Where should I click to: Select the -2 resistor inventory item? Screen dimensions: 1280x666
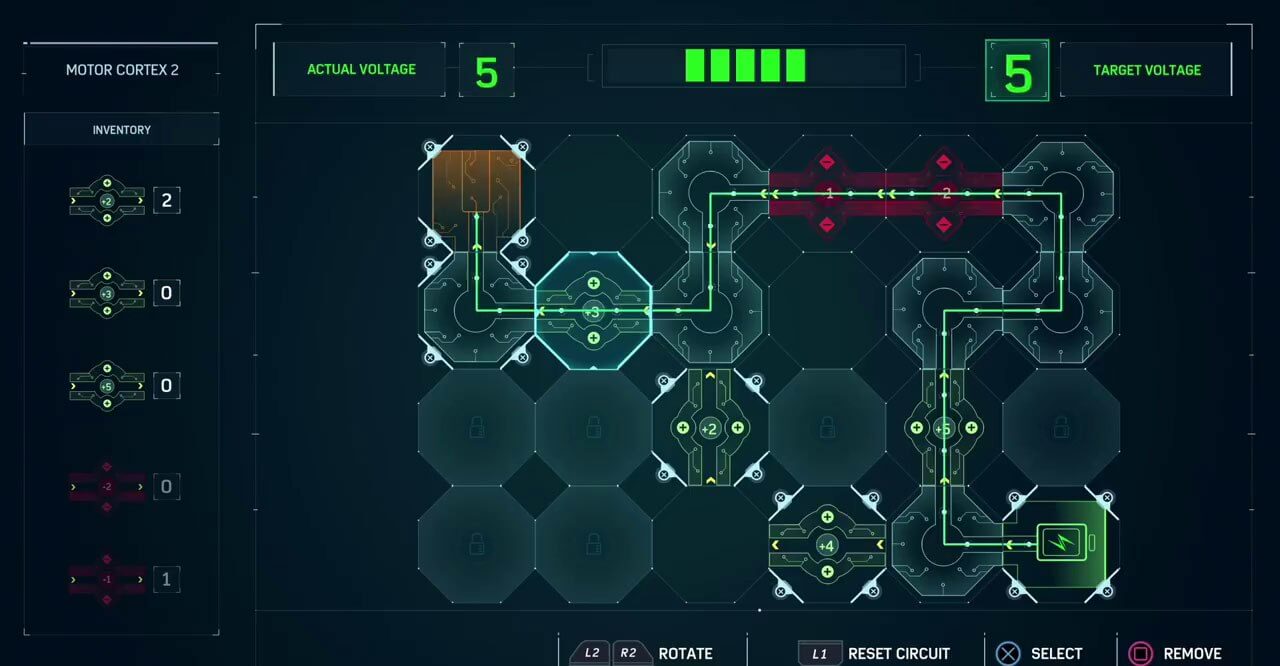click(x=107, y=487)
